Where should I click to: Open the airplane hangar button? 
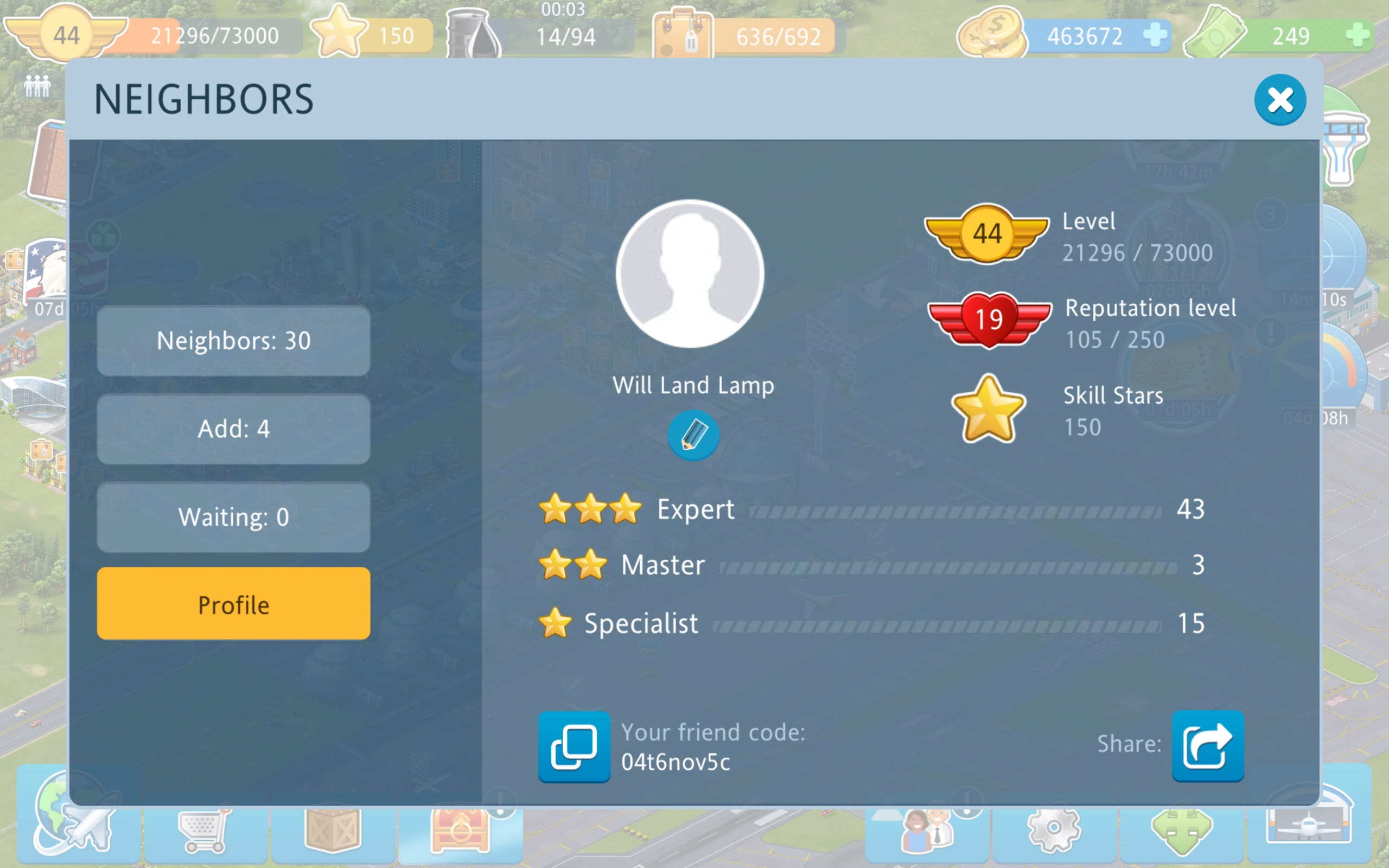pos(1309,822)
